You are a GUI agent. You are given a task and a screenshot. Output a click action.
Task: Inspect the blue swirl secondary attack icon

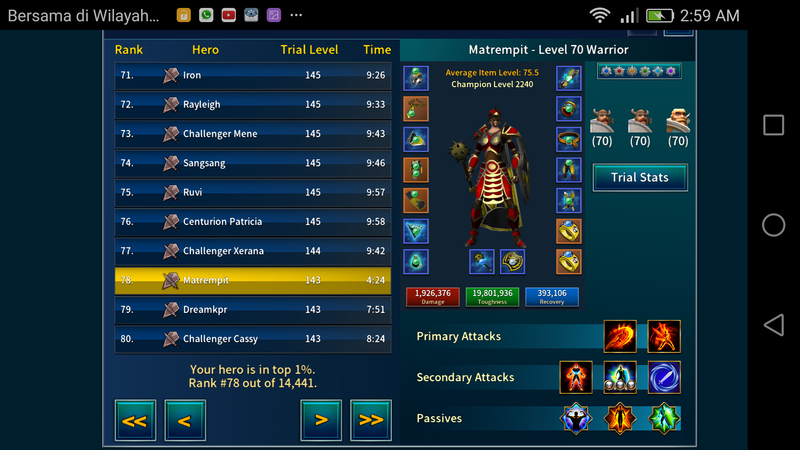point(664,377)
